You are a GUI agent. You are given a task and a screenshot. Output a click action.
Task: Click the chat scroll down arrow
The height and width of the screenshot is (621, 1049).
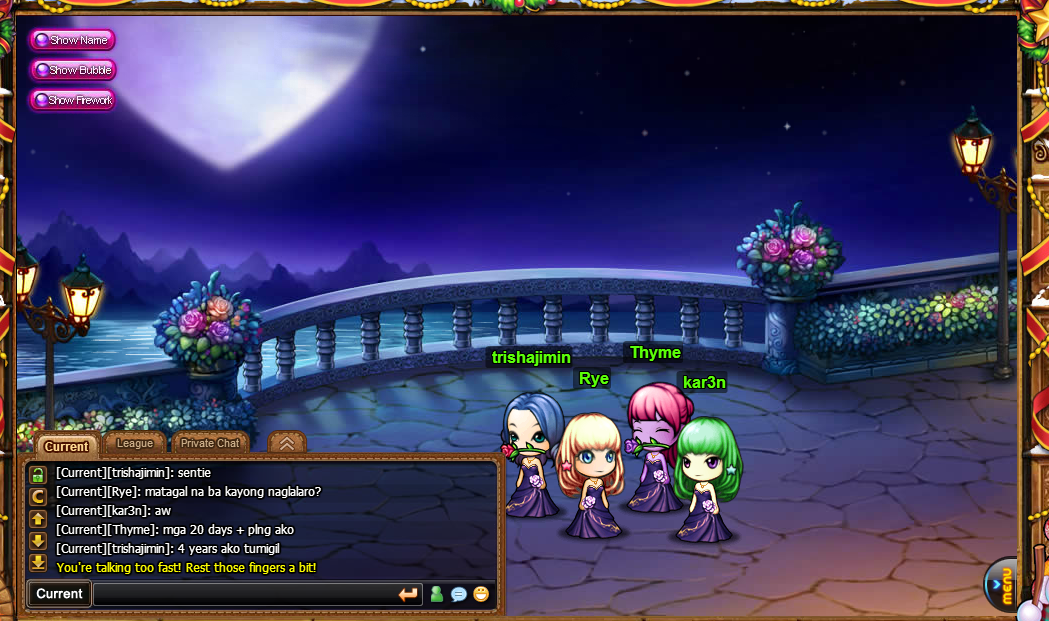point(38,540)
